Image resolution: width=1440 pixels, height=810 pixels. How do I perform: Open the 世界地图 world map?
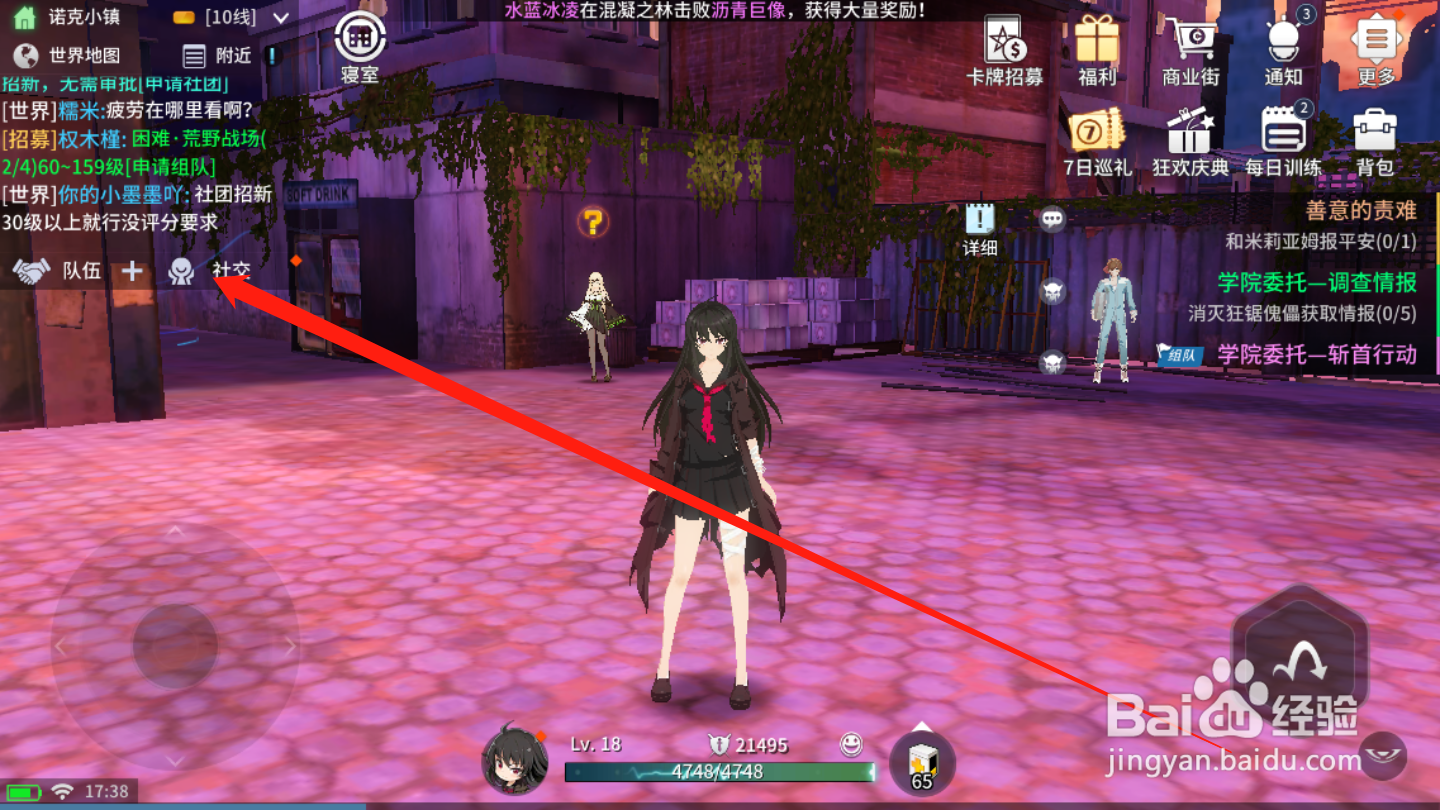65,57
